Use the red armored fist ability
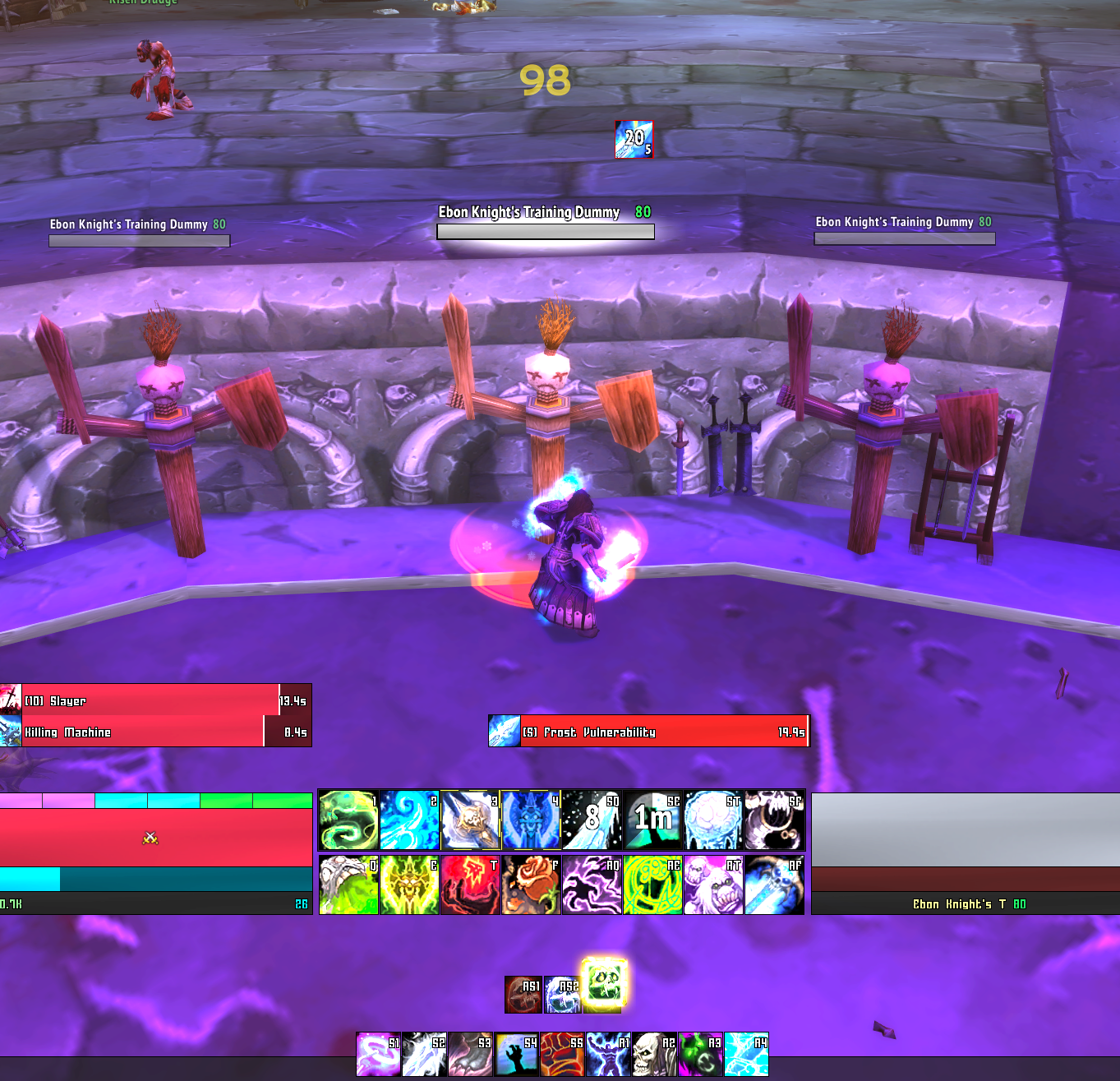 [x=562, y=1055]
